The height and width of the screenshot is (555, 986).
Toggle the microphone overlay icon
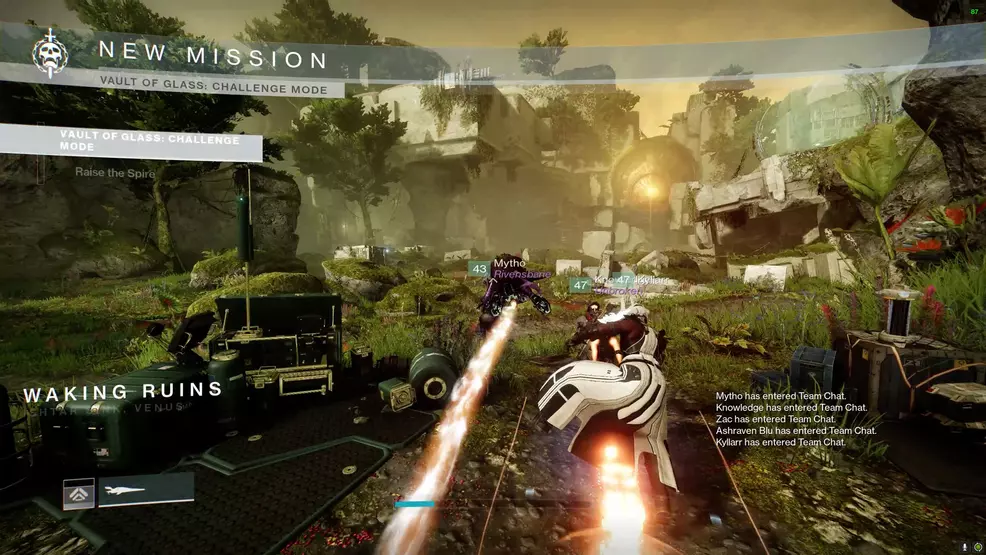click(965, 547)
